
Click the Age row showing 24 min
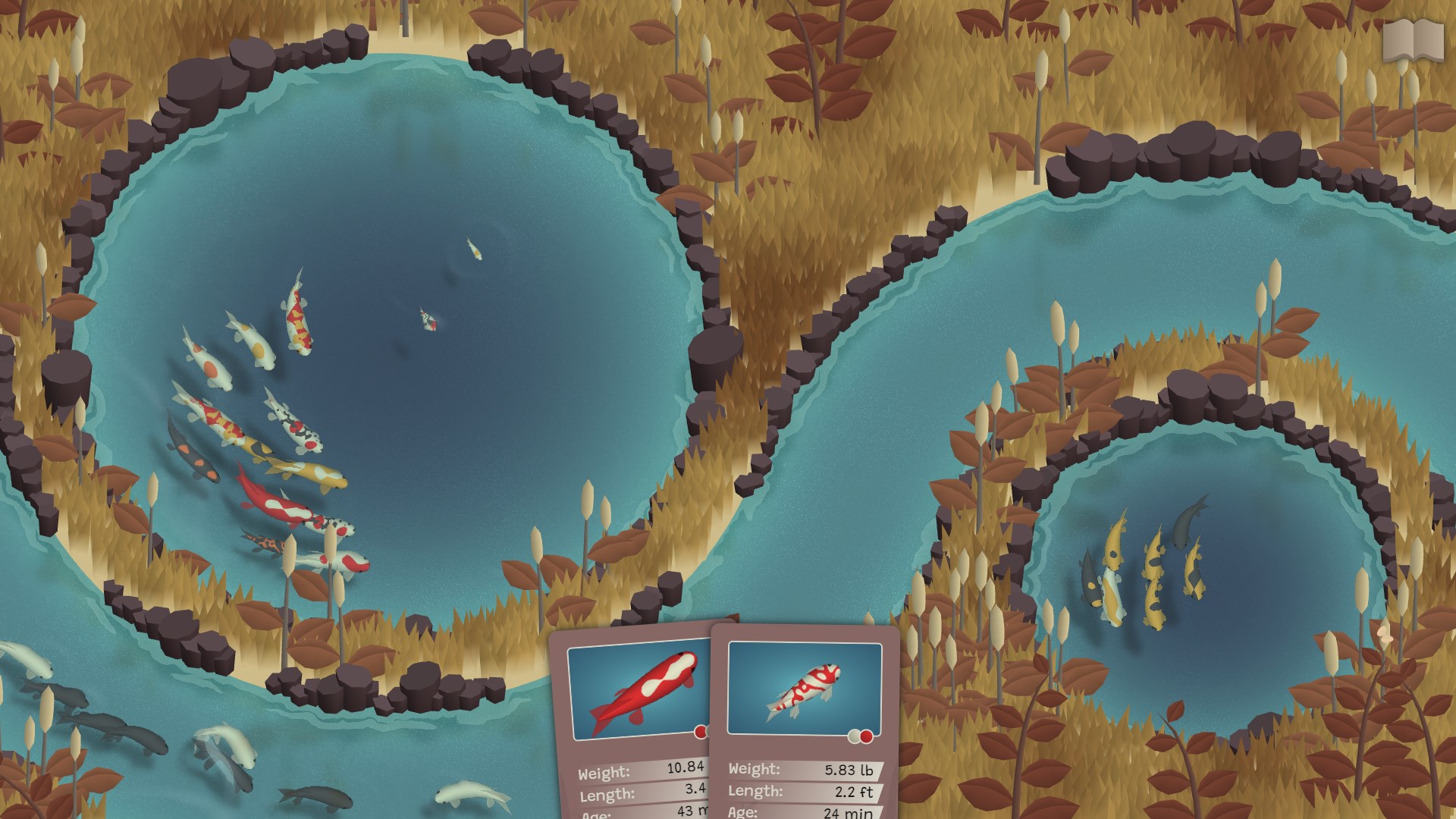[x=800, y=813]
